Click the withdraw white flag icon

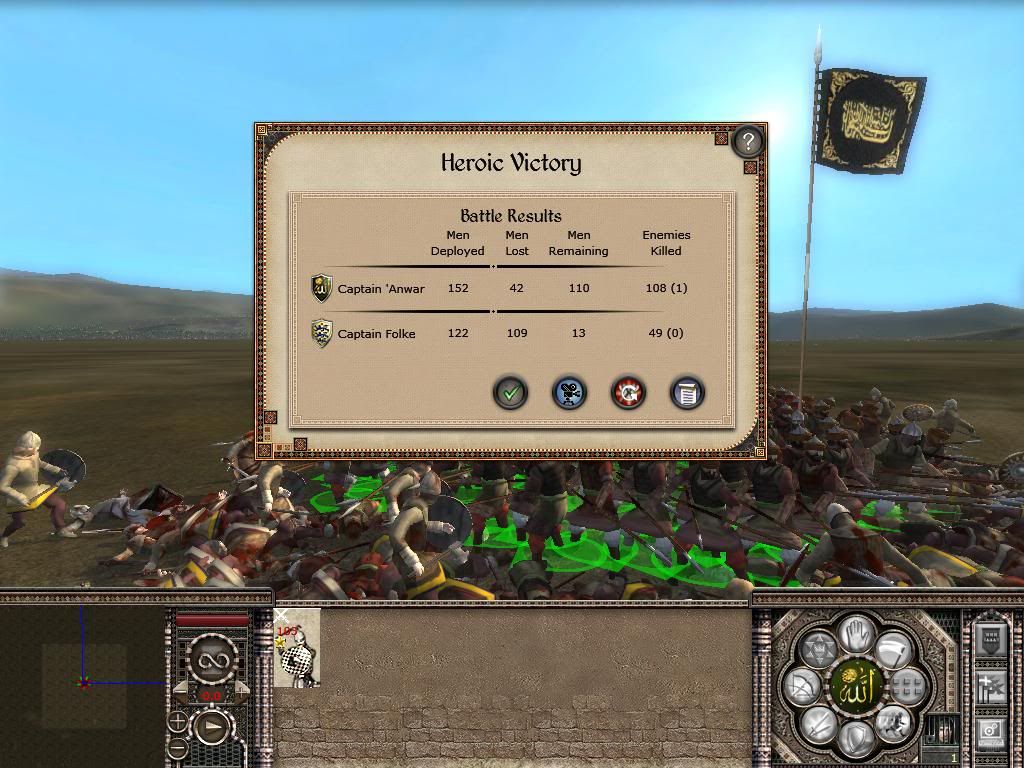[x=892, y=650]
